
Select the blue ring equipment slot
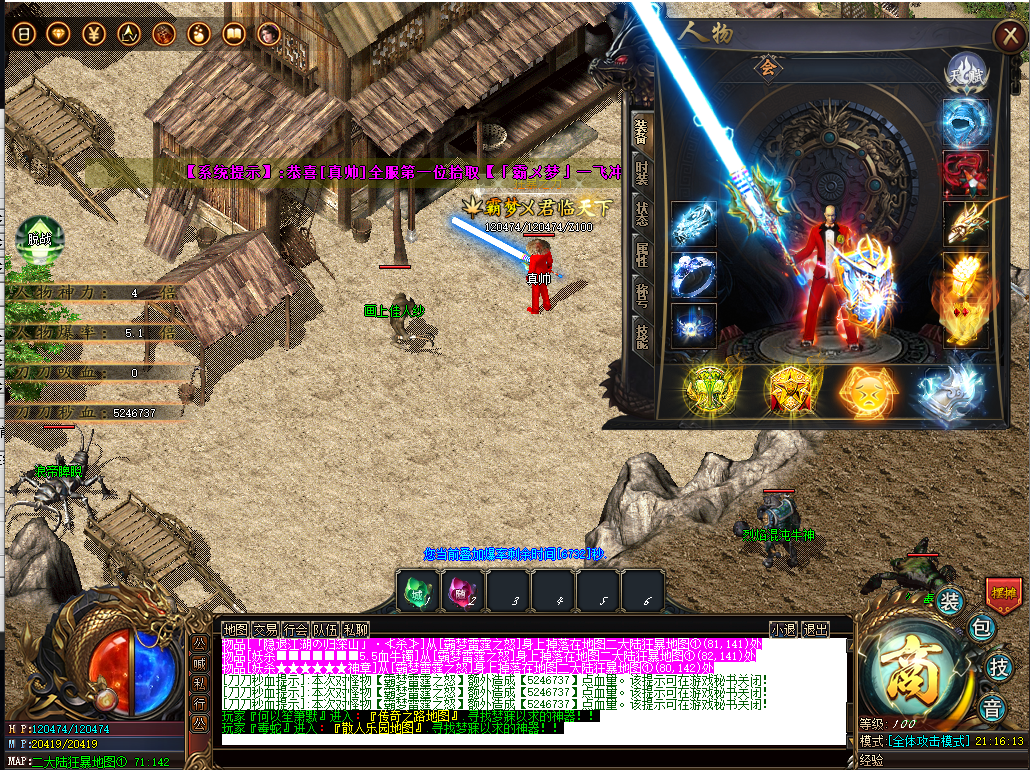click(x=694, y=274)
